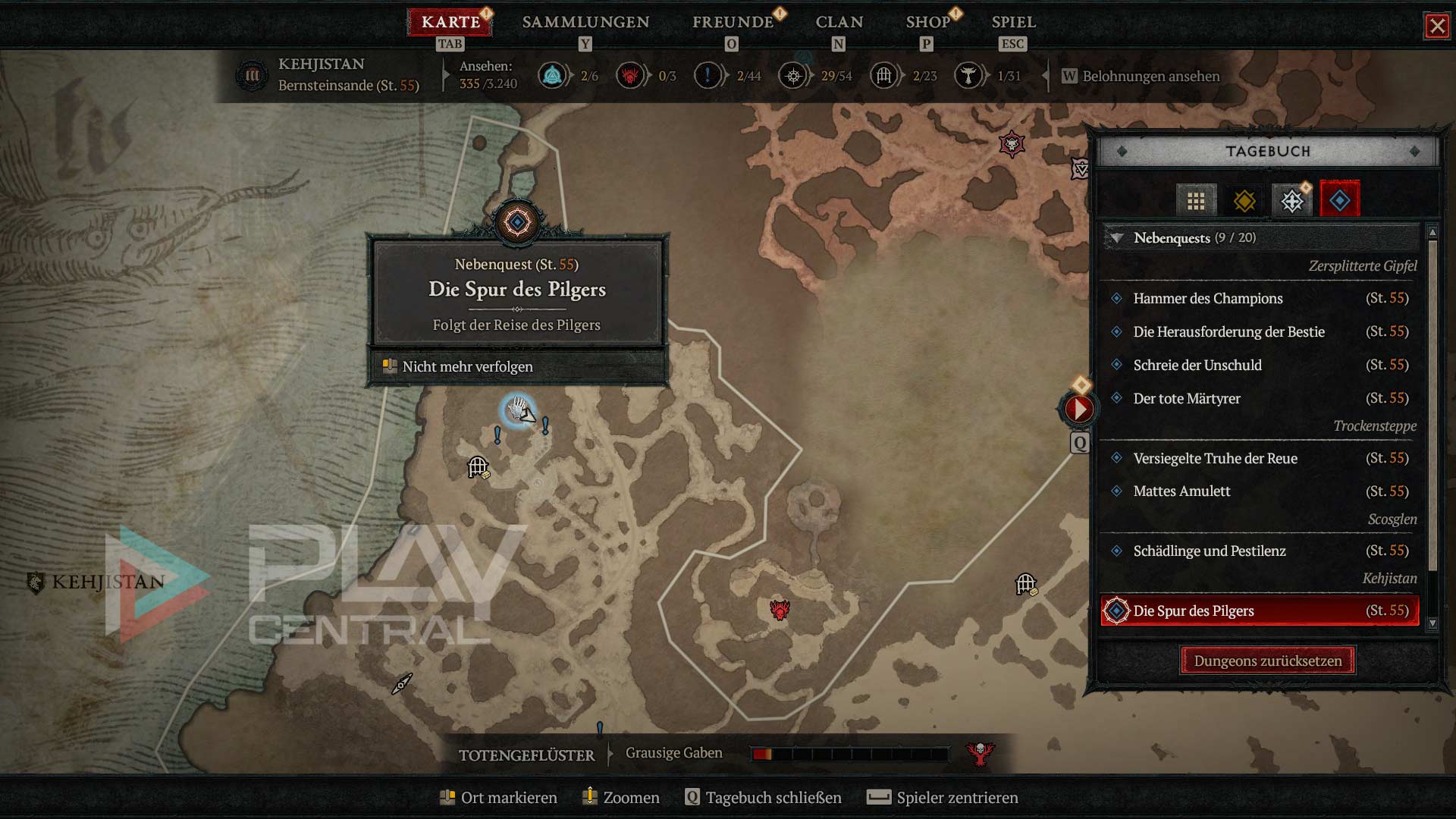Select the Hammer des Champions quest
Viewport: 1456px width, 819px height.
1207,299
